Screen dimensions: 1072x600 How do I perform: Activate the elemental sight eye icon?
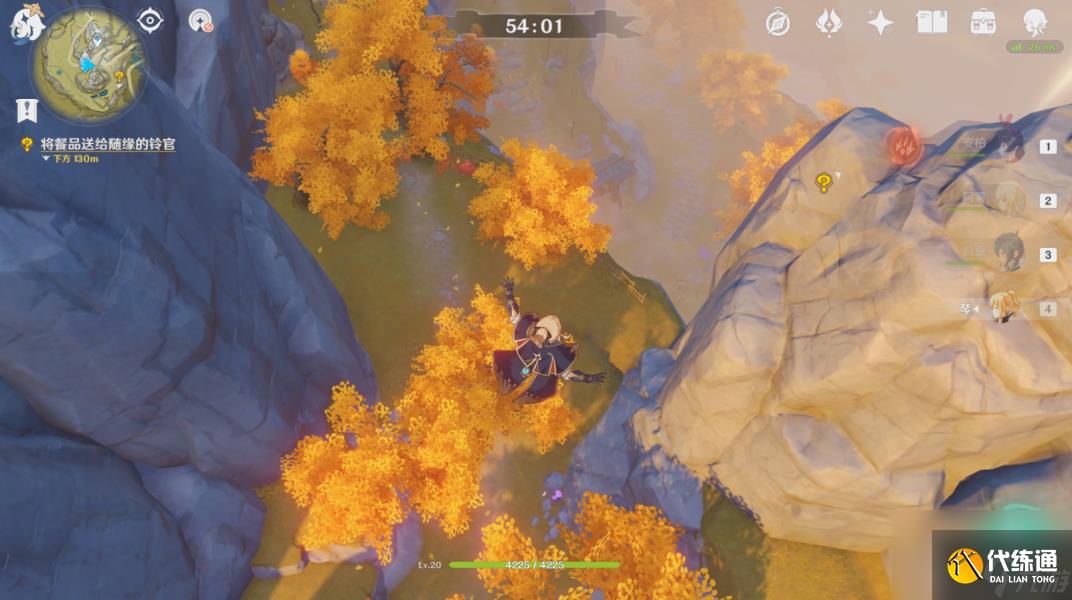pyautogui.click(x=150, y=21)
